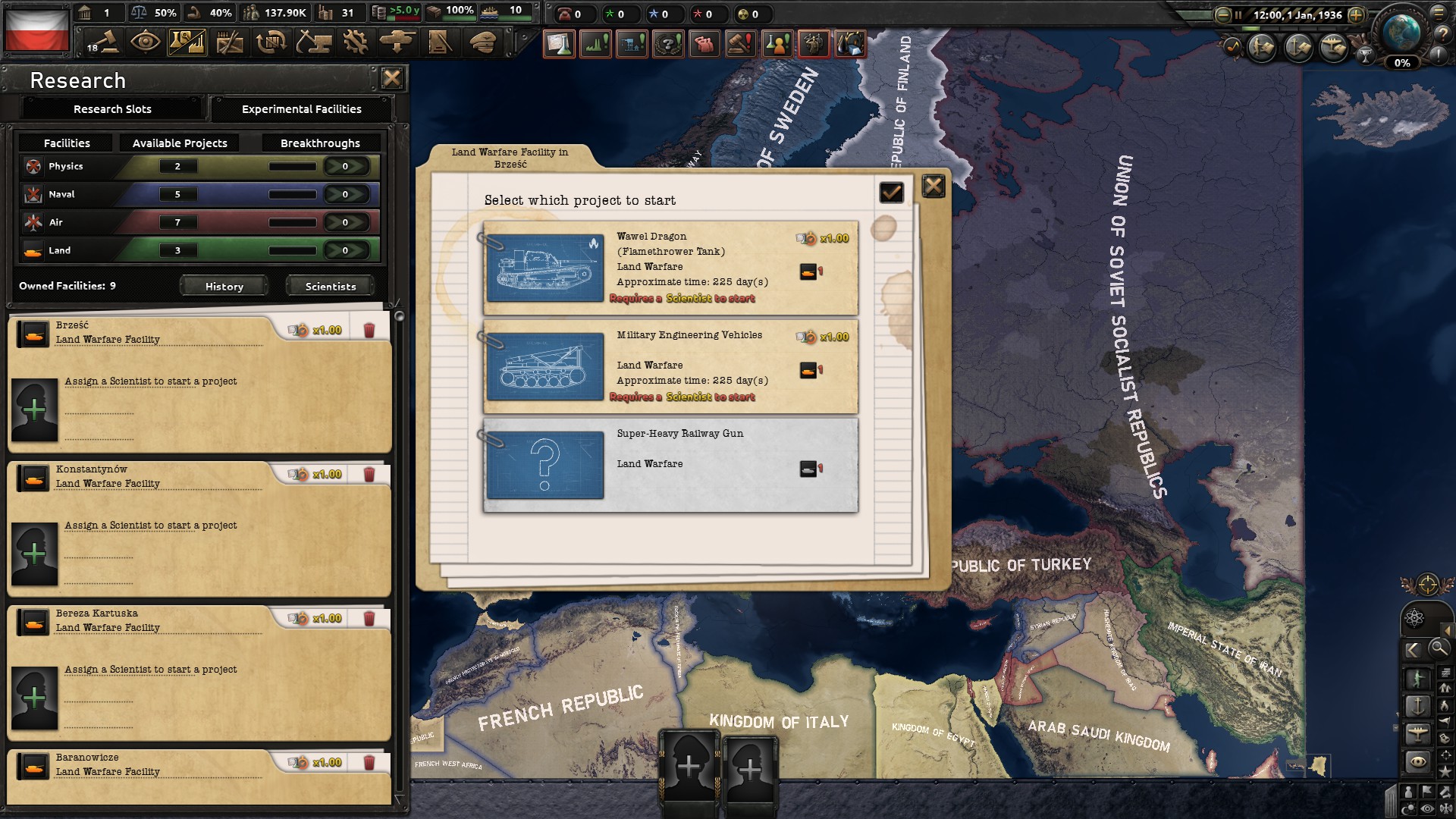Choose the Wawel Dragon Flamethrower Tank project

click(670, 268)
